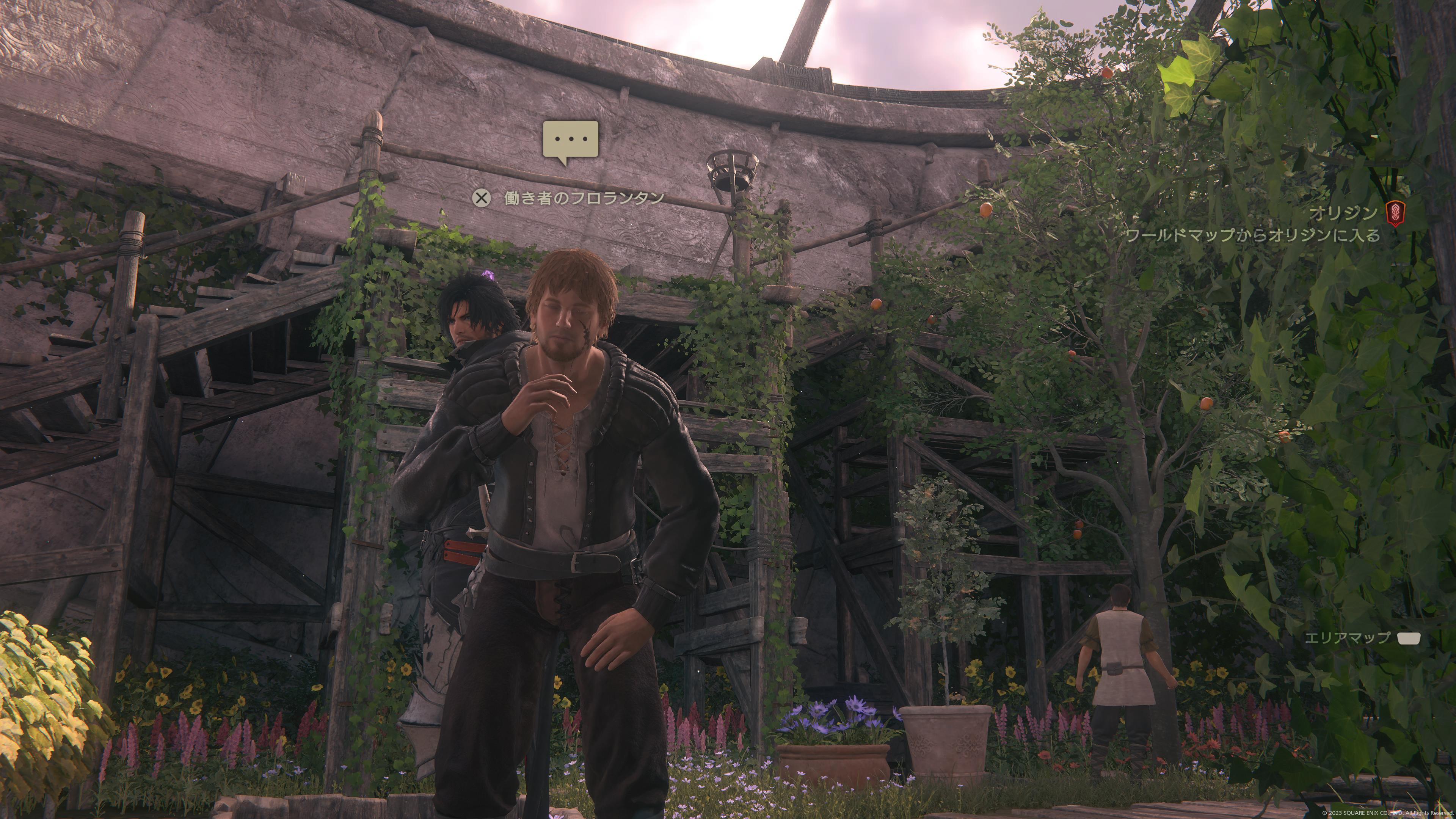
Task: Open the エリアマップ area map label
Action: pyautogui.click(x=1347, y=638)
